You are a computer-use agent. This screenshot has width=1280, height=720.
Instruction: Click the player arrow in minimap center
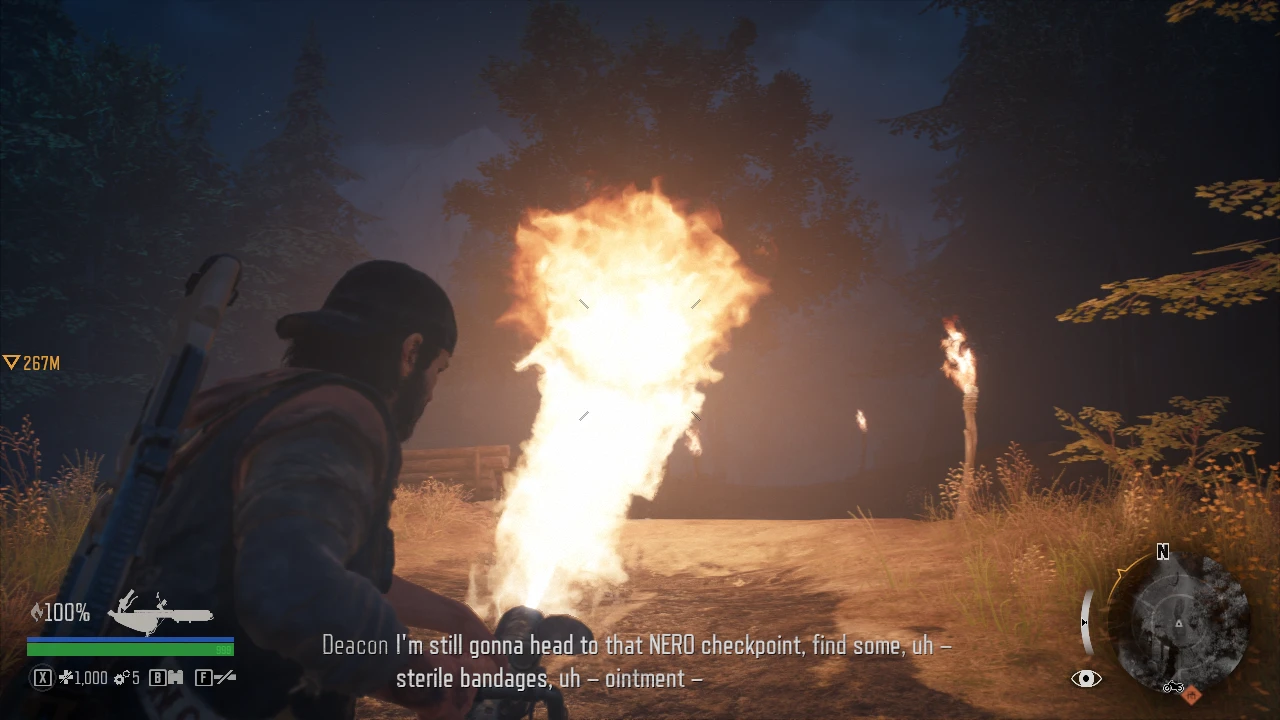point(1179,623)
